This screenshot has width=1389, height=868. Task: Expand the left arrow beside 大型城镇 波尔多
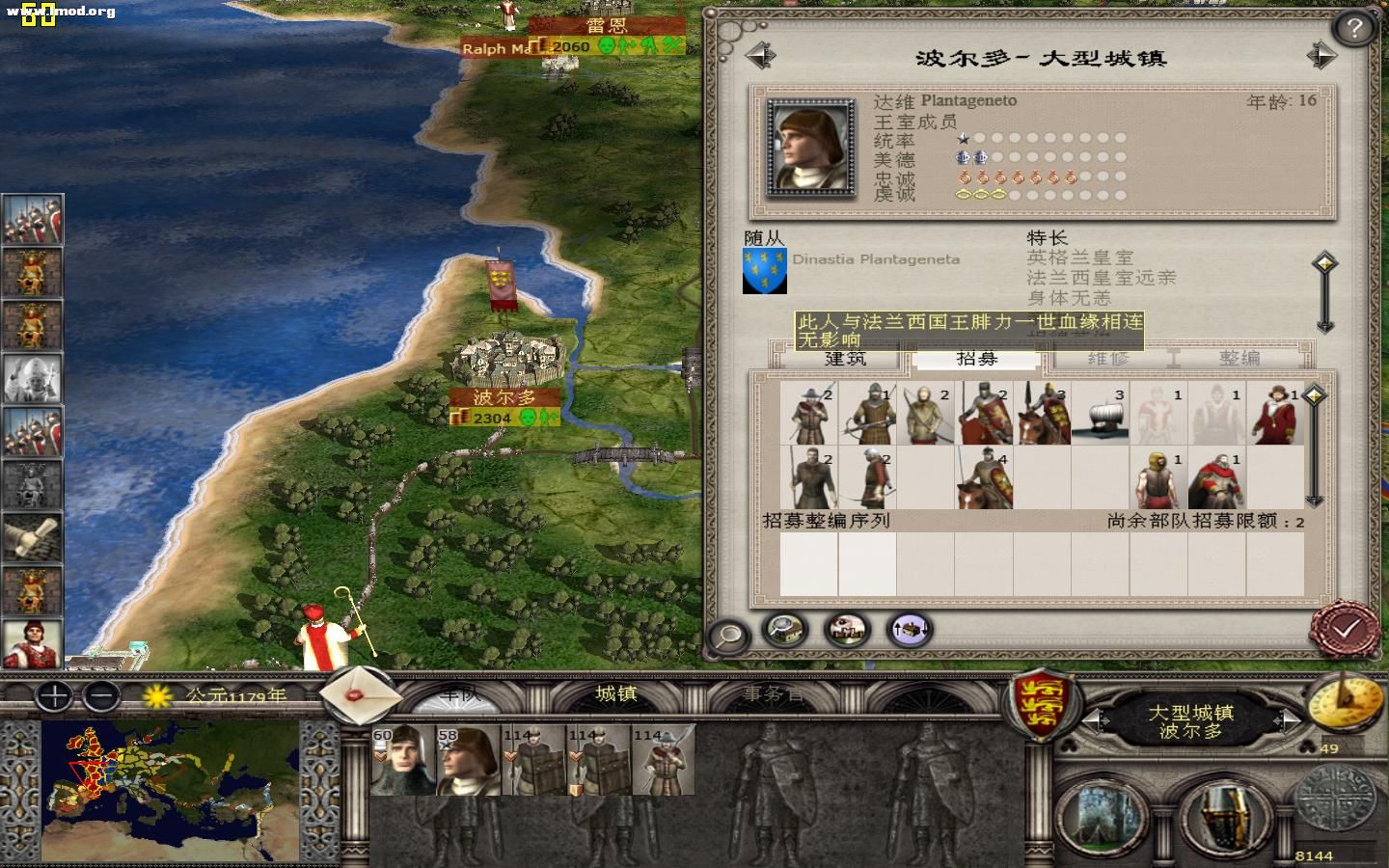(x=1093, y=720)
